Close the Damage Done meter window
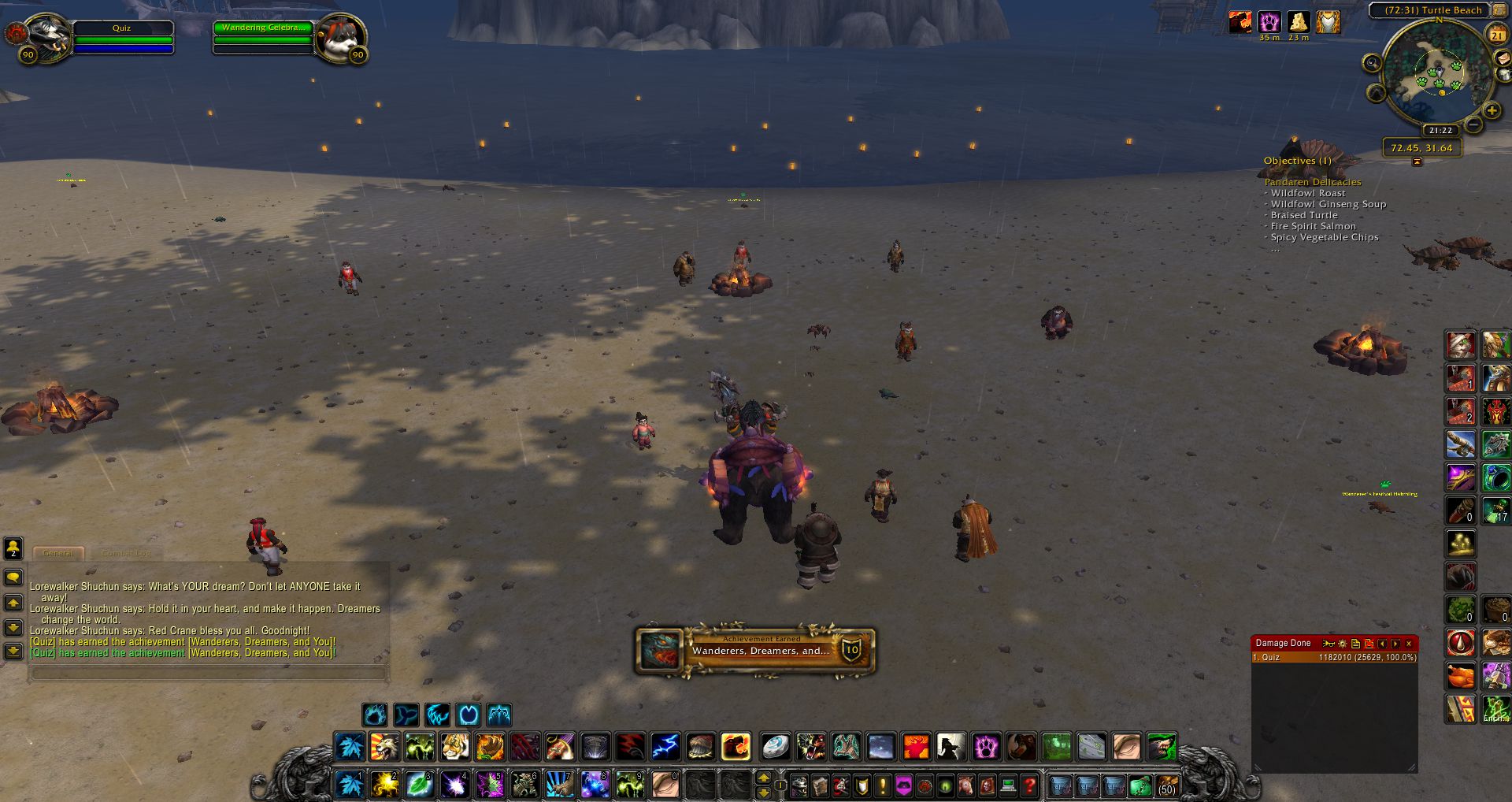This screenshot has height=802, width=1512. coord(1409,644)
